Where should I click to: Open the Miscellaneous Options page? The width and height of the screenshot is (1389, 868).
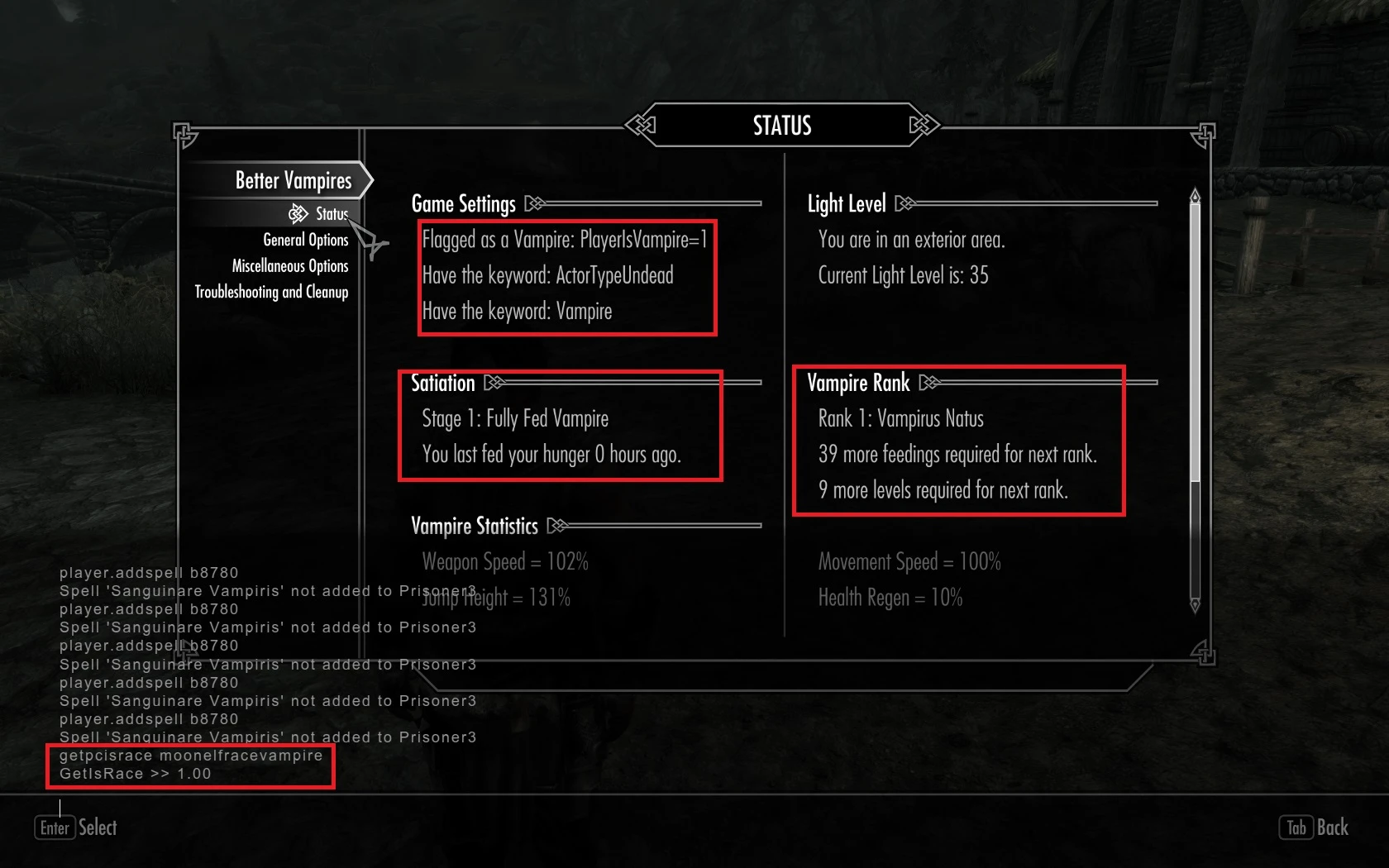tap(291, 266)
